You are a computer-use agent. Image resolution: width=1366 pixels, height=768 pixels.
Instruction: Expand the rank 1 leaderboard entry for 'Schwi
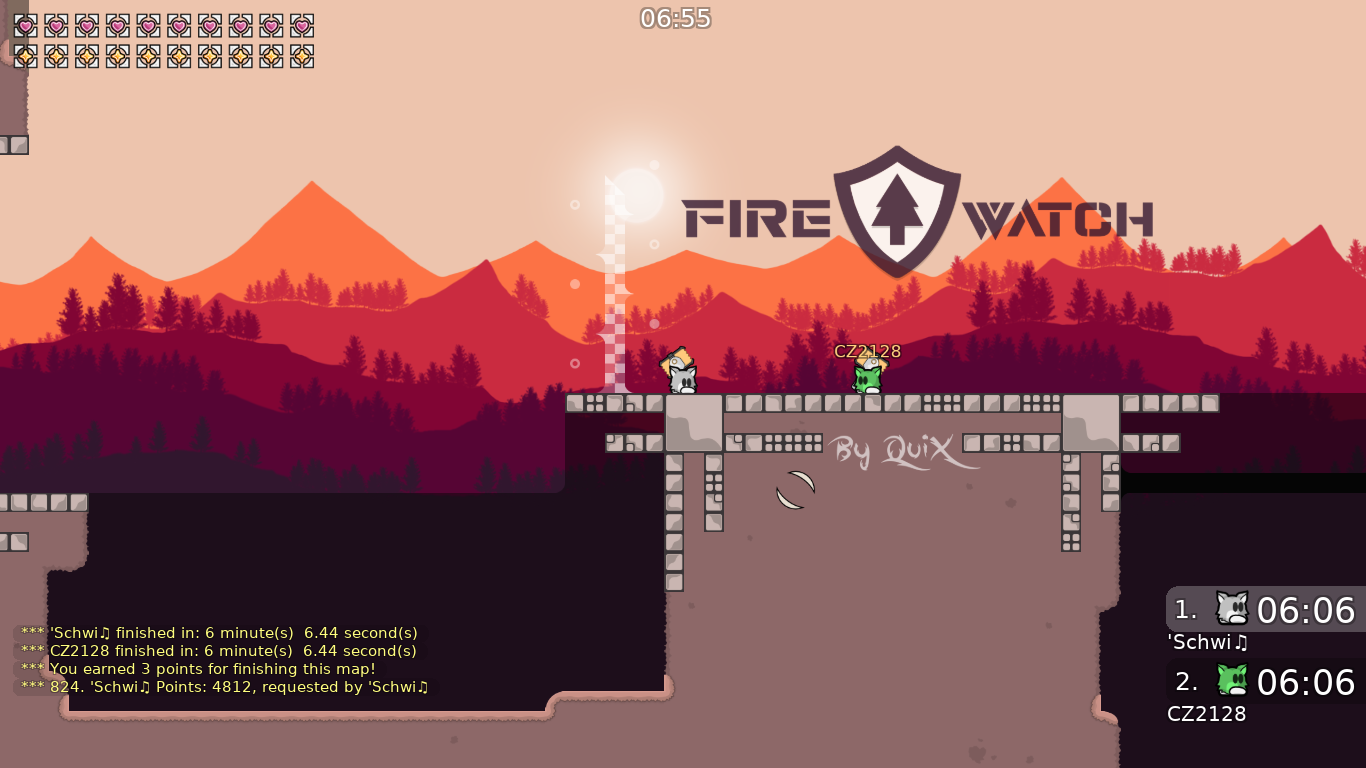coord(1263,608)
